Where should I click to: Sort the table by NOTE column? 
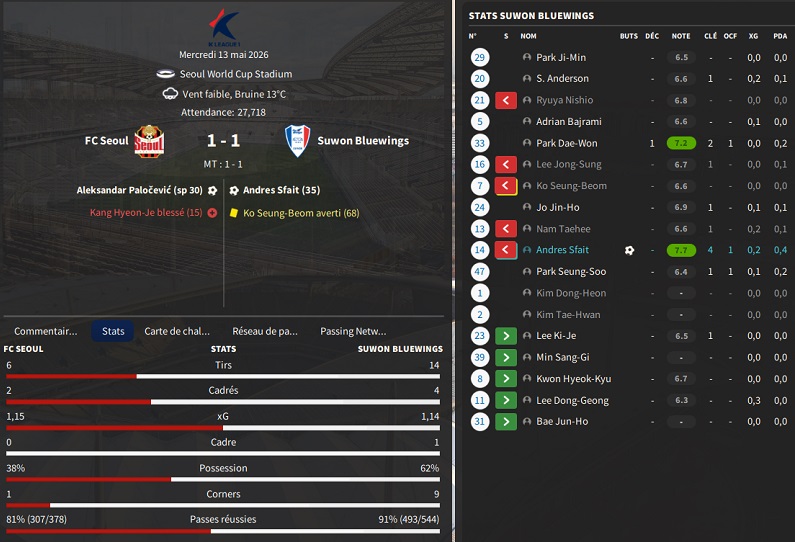tap(681, 36)
